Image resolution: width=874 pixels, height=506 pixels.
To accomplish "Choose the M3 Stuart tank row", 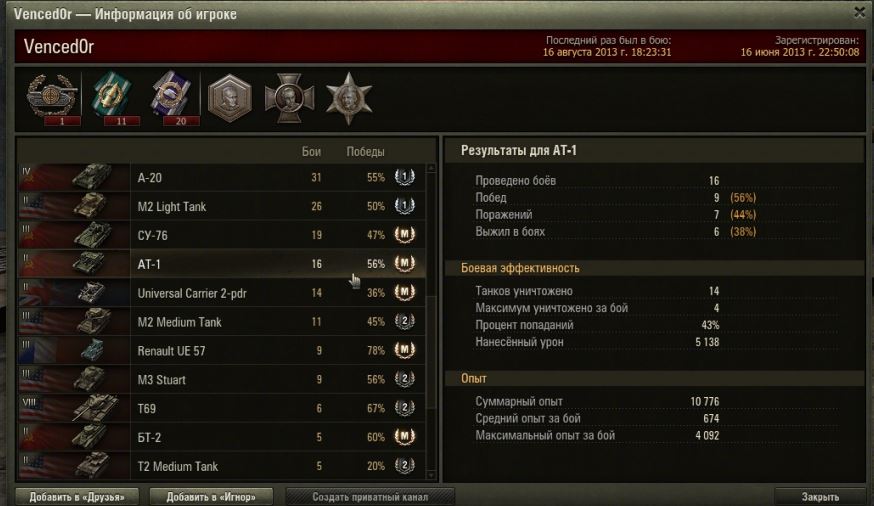I will tap(220, 380).
